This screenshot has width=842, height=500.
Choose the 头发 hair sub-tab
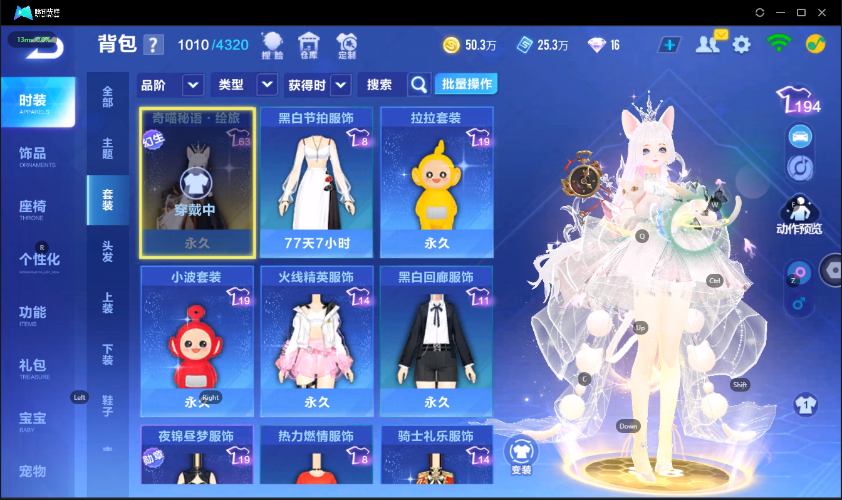[x=107, y=251]
